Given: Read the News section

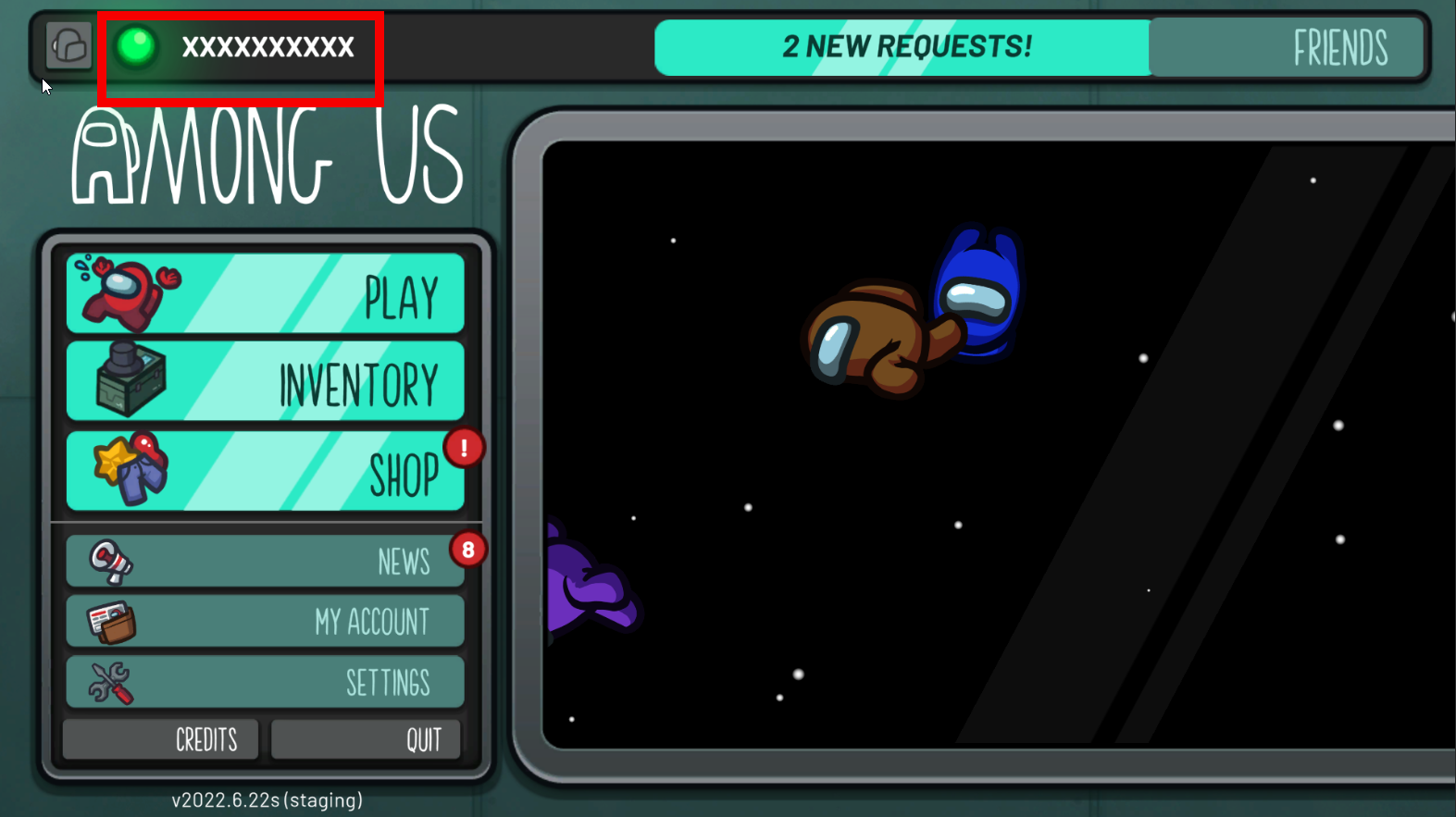Looking at the screenshot, I should pyautogui.click(x=266, y=561).
